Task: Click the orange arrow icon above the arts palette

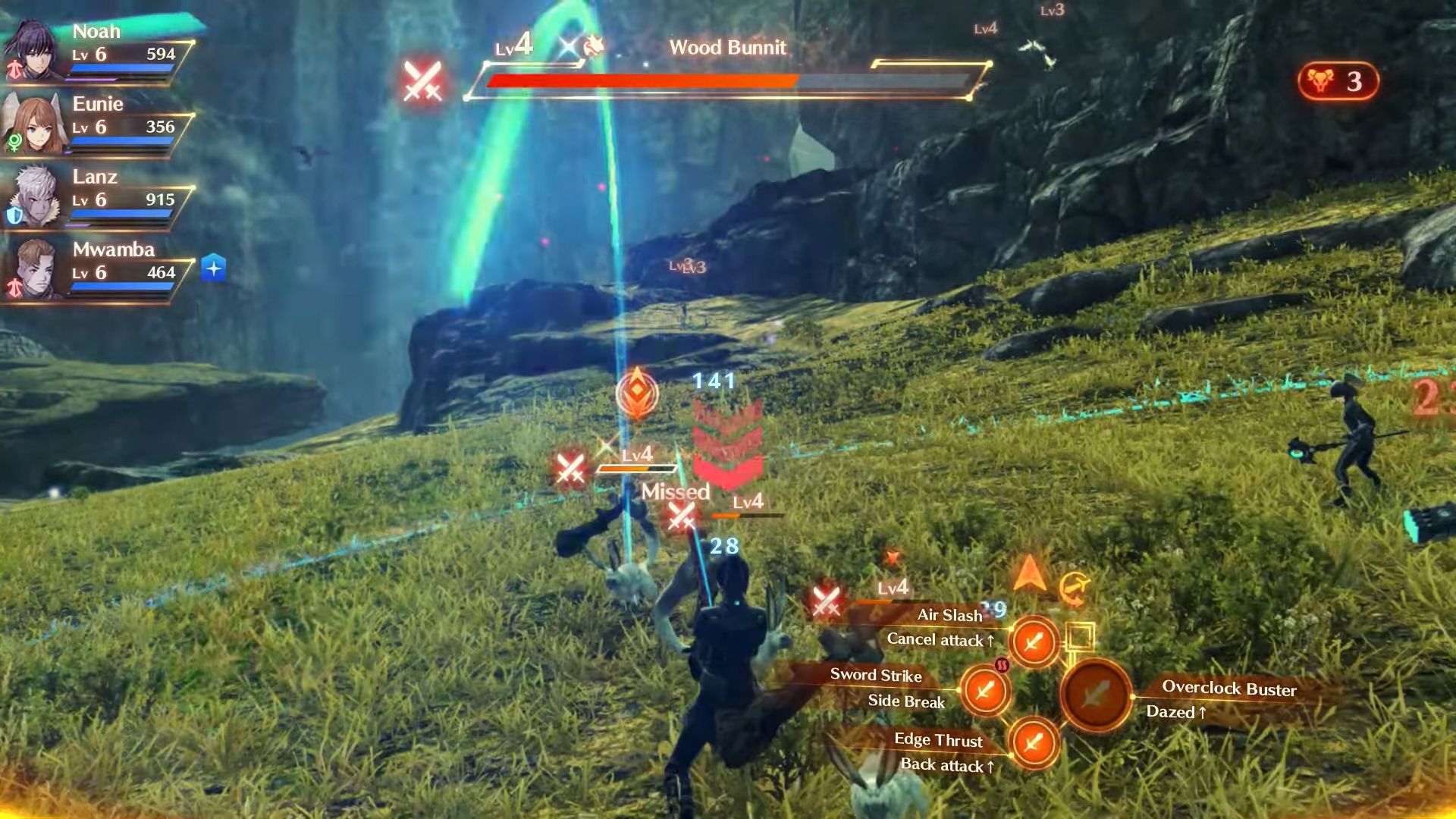Action: 1029,574
